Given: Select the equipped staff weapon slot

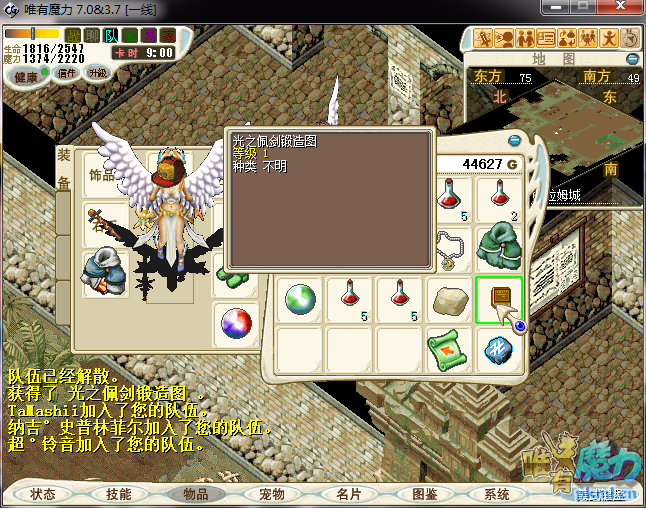Looking at the screenshot, I should [104, 222].
